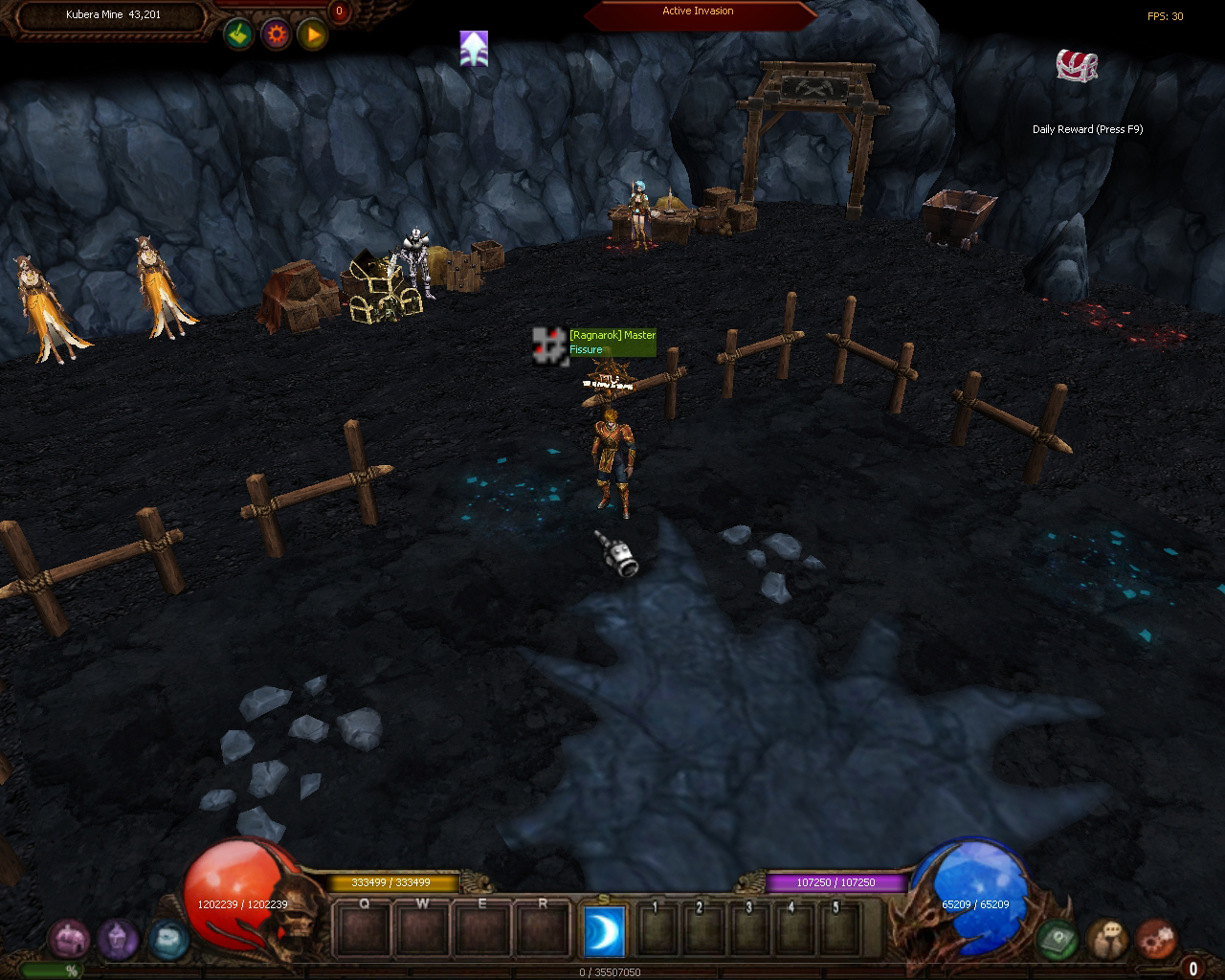Click the Kubera Mine location panel
The image size is (1225, 980).
click(113, 15)
